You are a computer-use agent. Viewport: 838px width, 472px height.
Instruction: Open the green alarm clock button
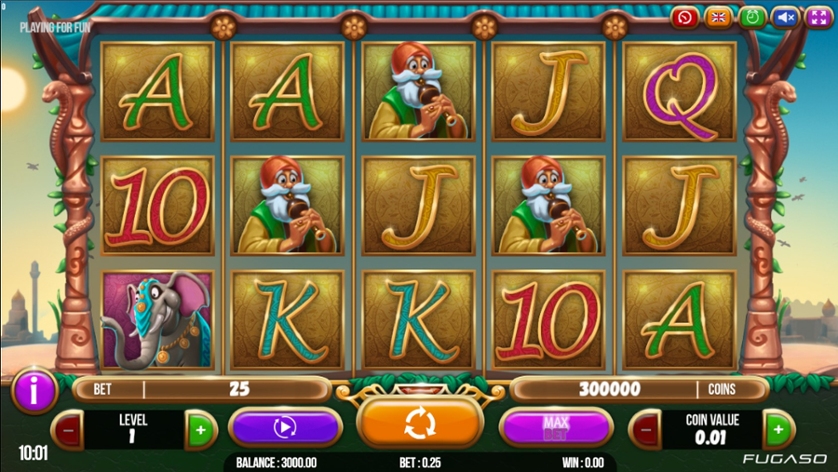point(752,17)
